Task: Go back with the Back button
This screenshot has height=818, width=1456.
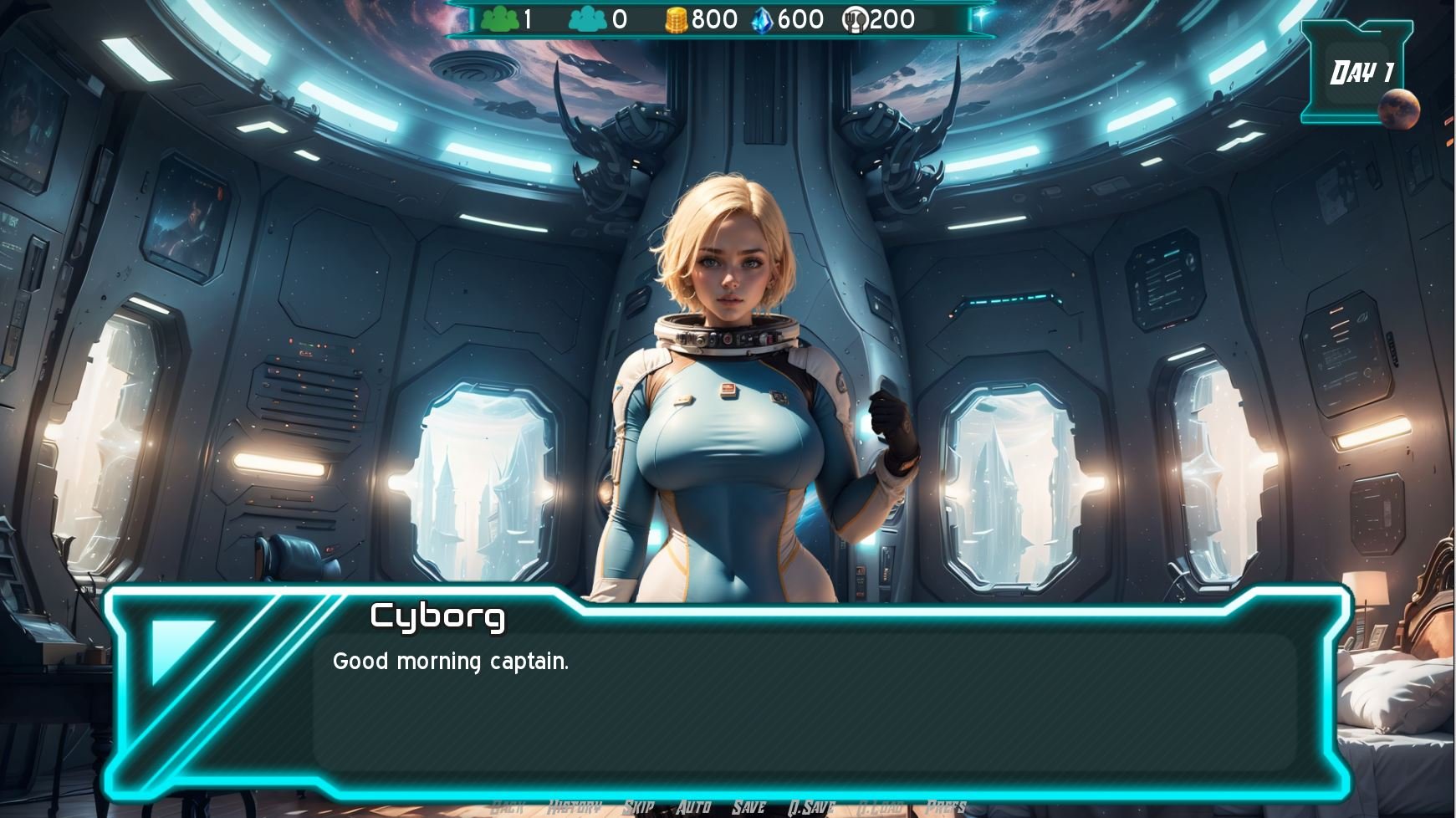Action: click(x=507, y=806)
